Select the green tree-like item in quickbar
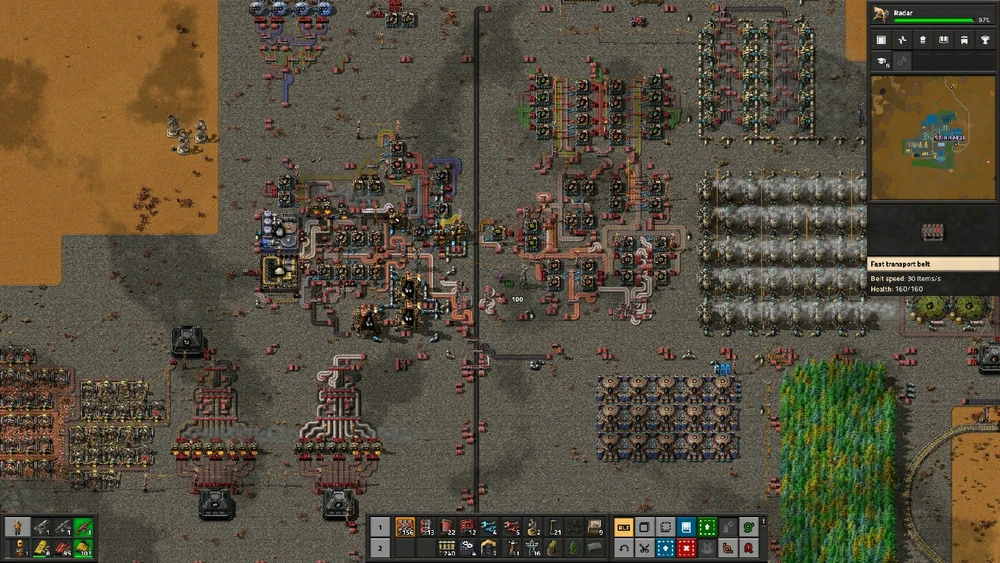Screen dimensions: 1000x563 click(574, 548)
